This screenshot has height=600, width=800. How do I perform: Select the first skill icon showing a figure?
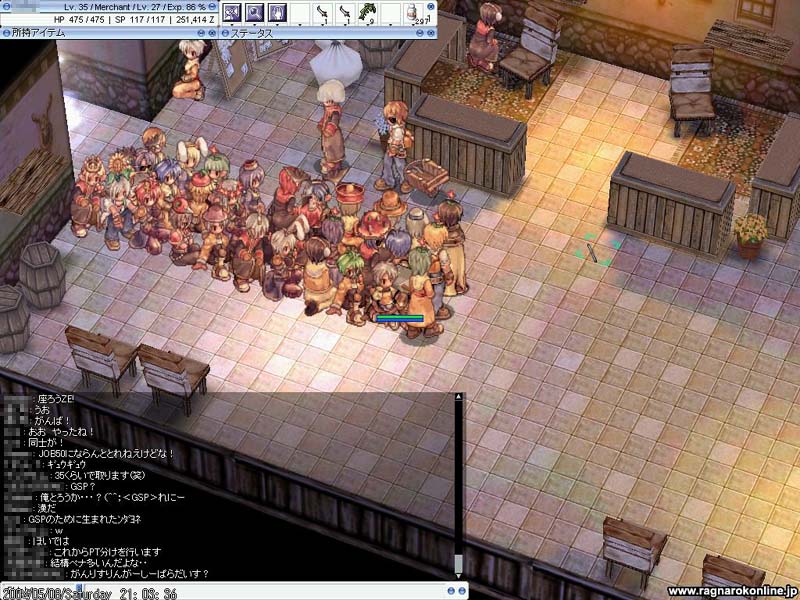click(x=232, y=13)
